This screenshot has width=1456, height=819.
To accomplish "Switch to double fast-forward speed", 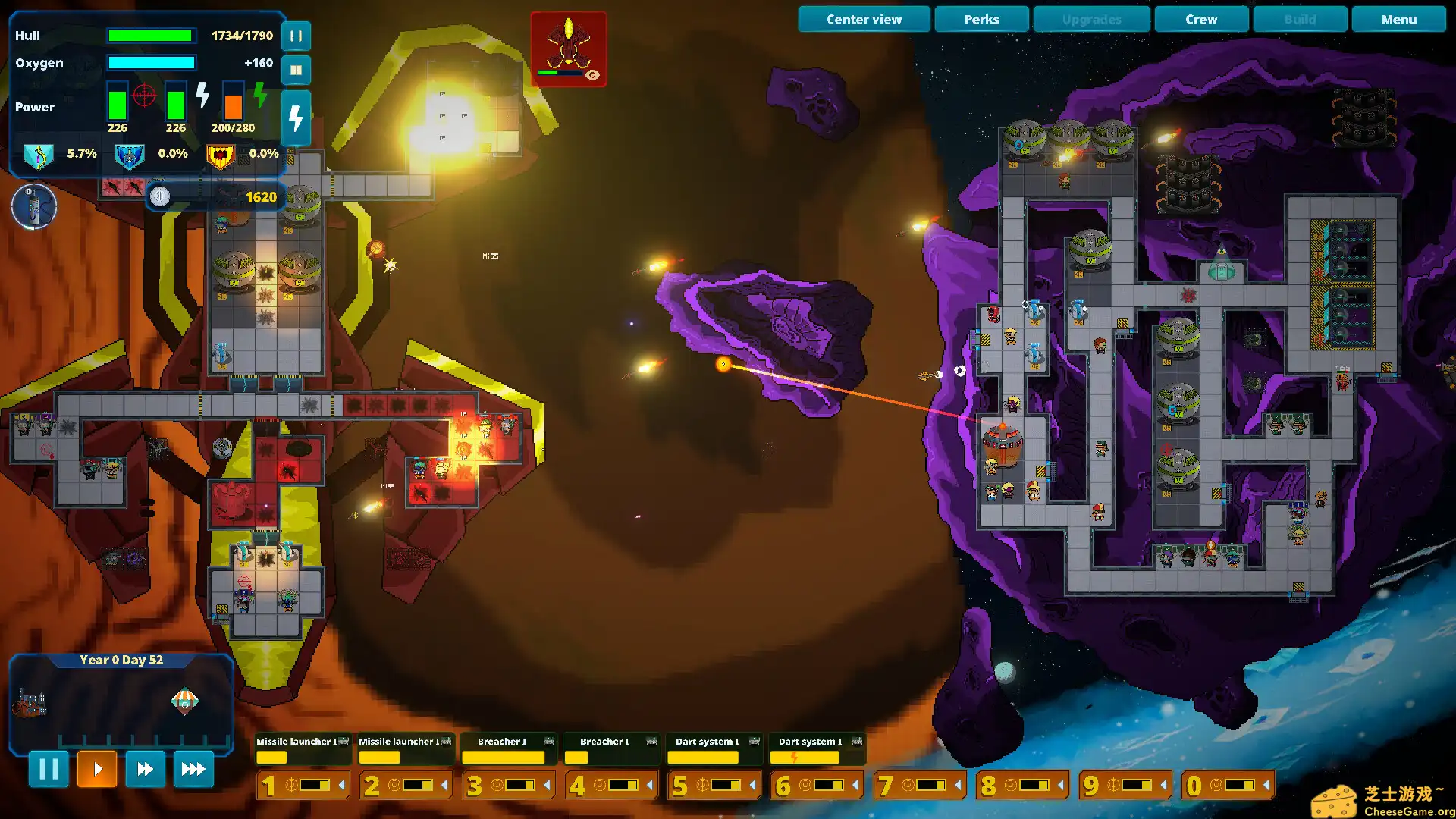I will [x=145, y=769].
